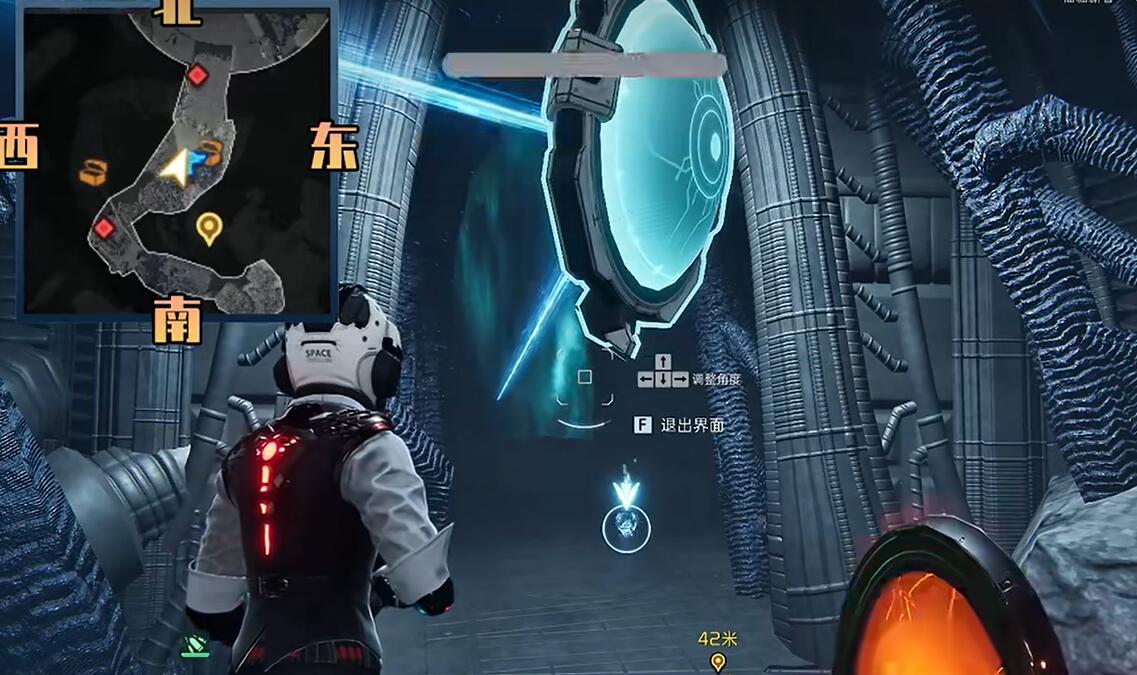Click the player arrow on the minimap
This screenshot has height=675, width=1137.
(177, 168)
